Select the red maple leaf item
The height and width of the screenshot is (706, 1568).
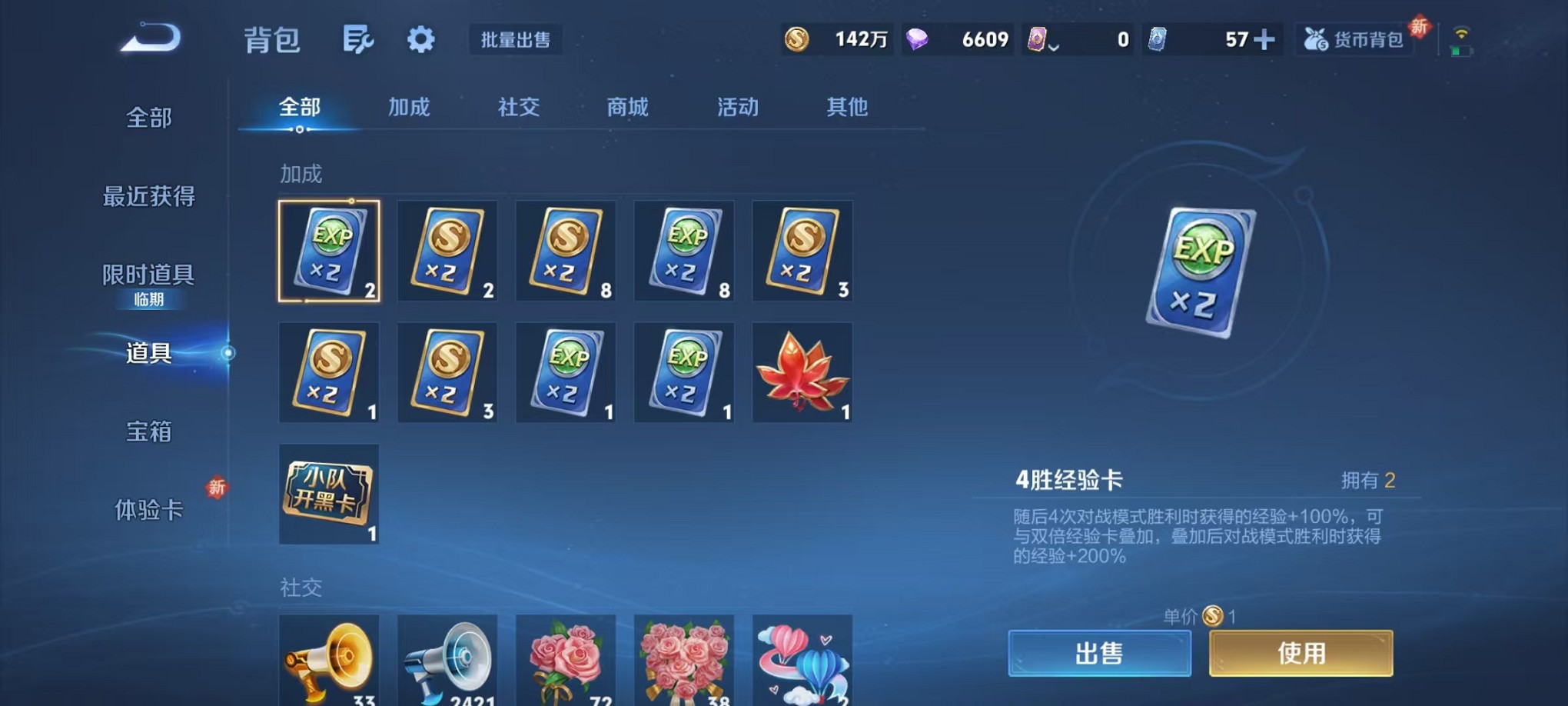802,373
